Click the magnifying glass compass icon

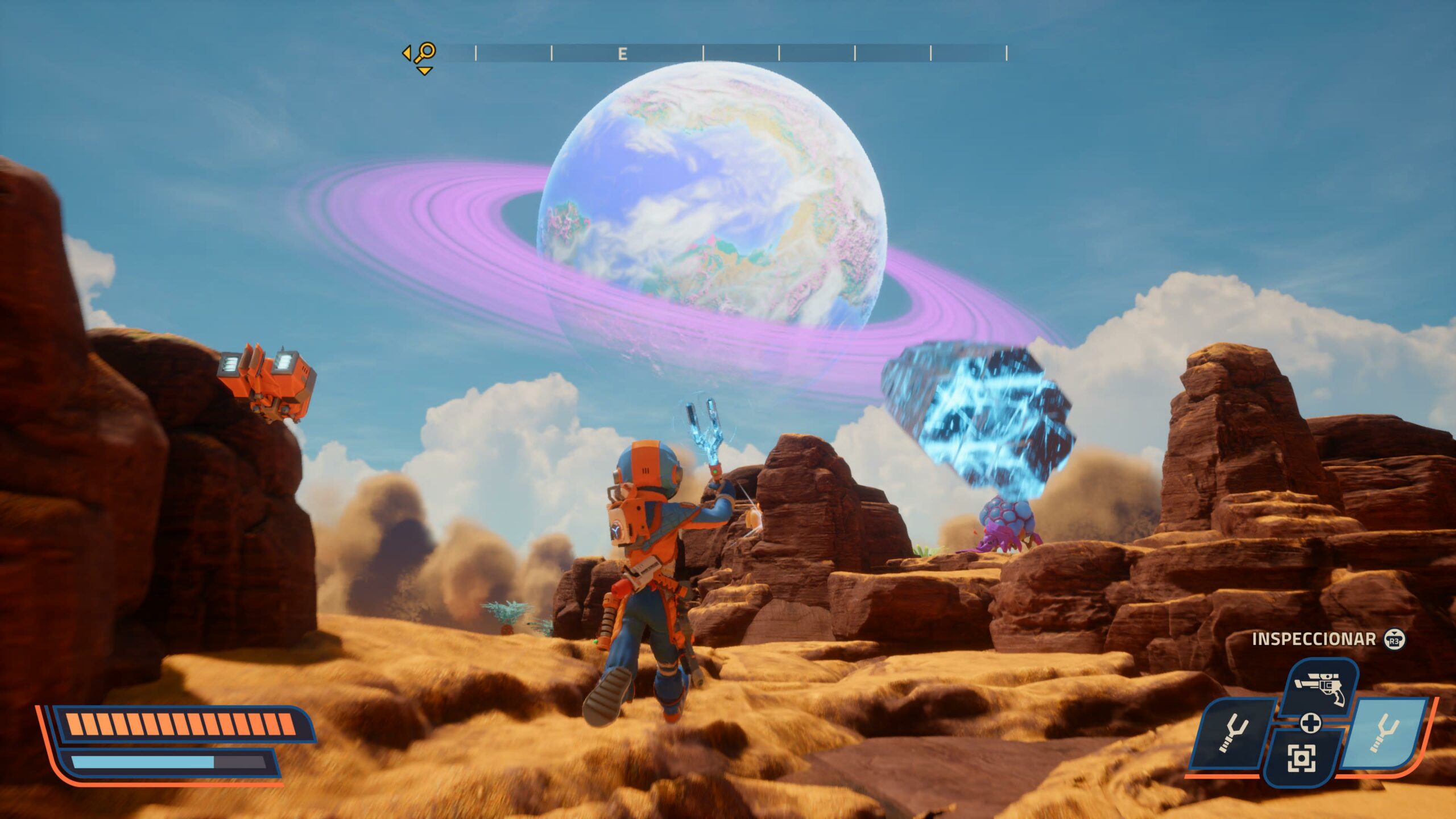[424, 53]
